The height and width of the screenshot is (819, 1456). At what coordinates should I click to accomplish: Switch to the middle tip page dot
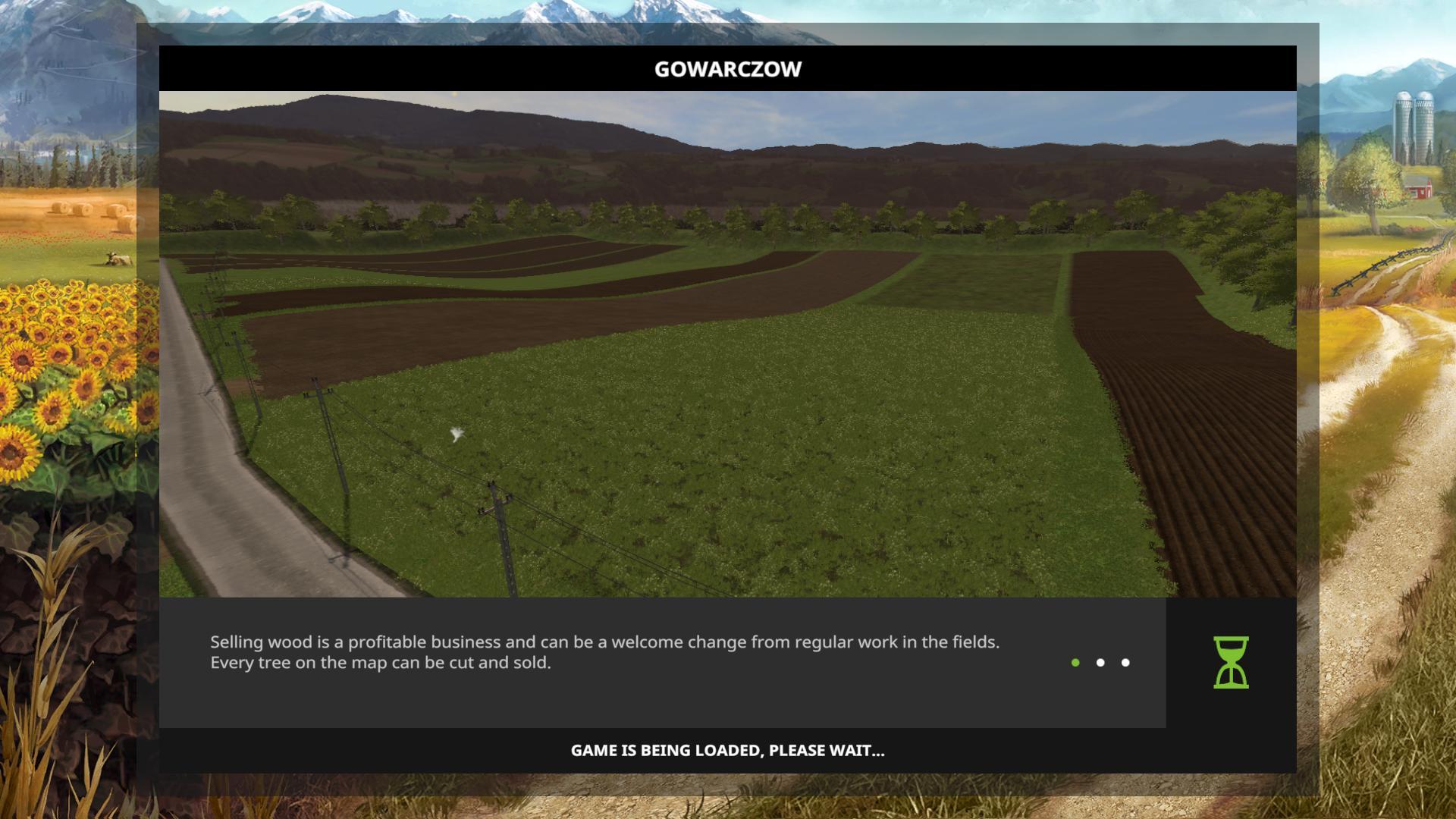[x=1100, y=663]
